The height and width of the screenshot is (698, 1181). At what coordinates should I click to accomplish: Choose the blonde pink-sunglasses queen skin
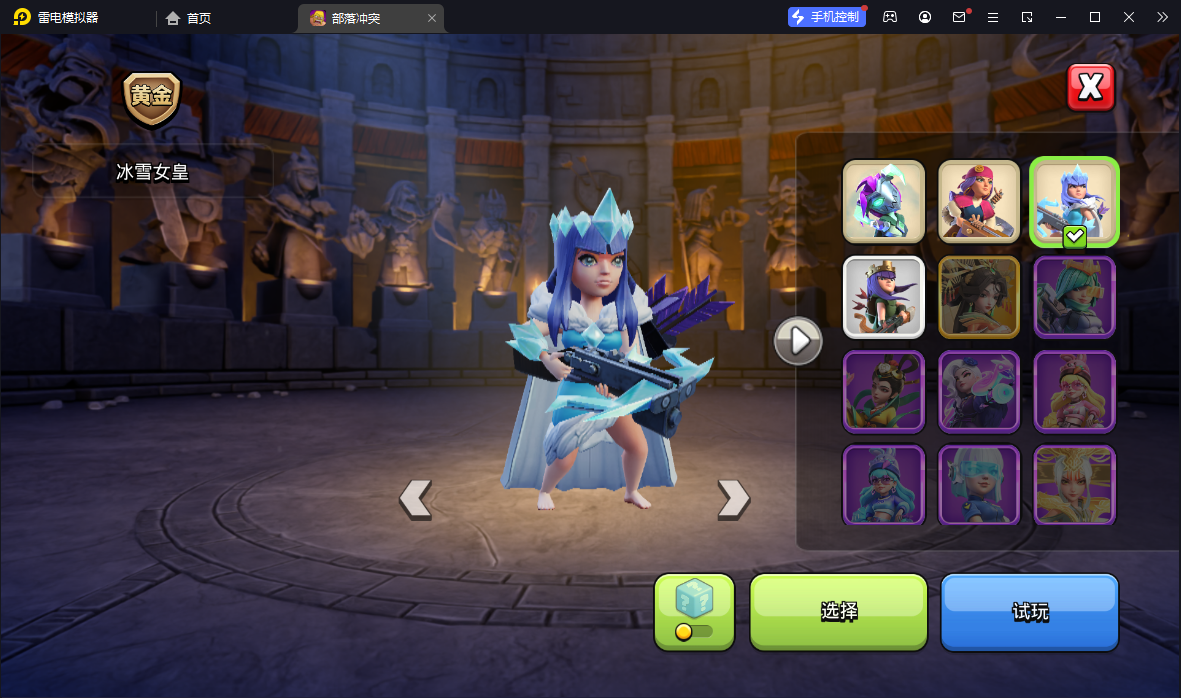tap(1074, 390)
